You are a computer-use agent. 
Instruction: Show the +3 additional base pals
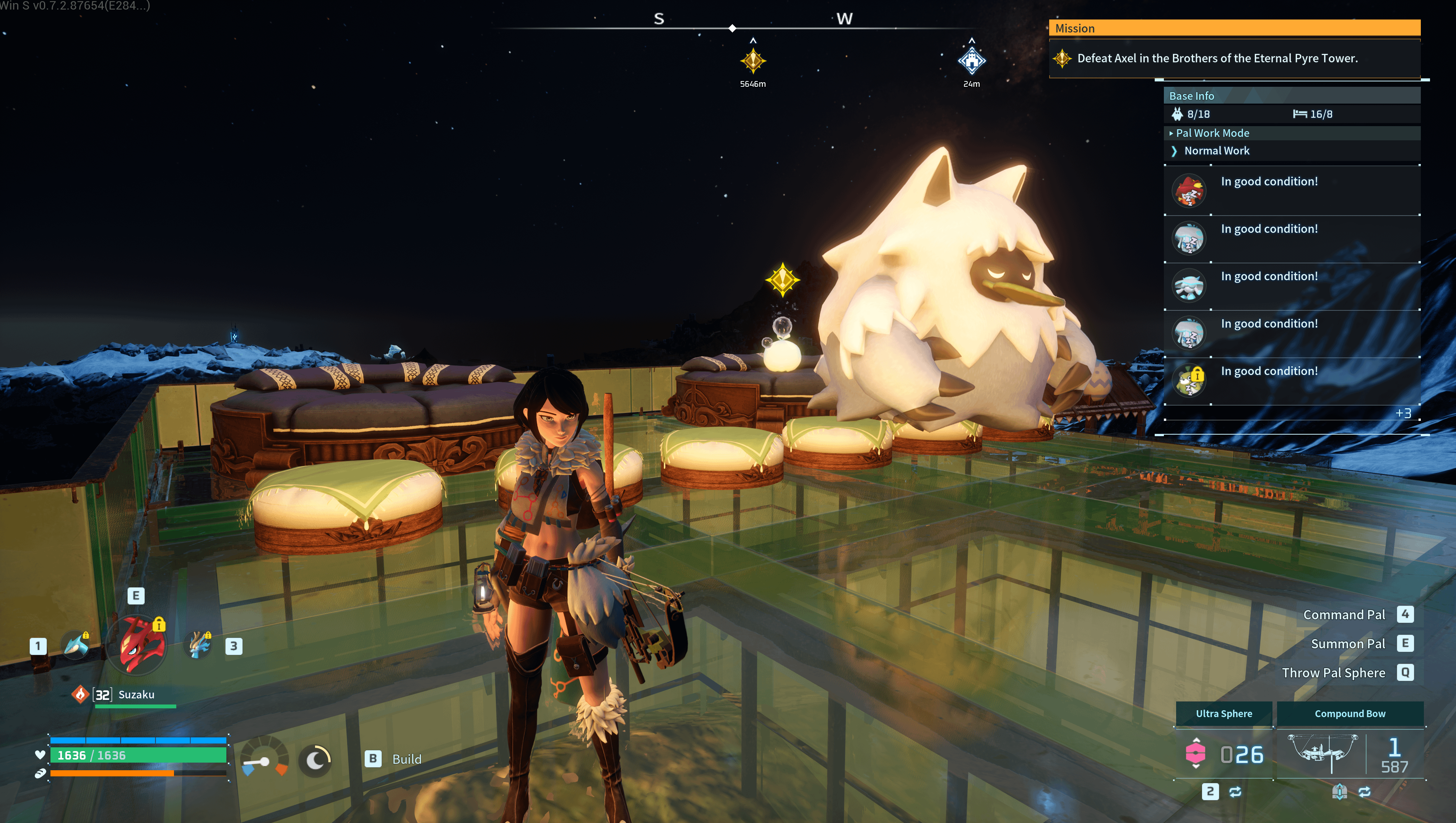pos(1403,413)
